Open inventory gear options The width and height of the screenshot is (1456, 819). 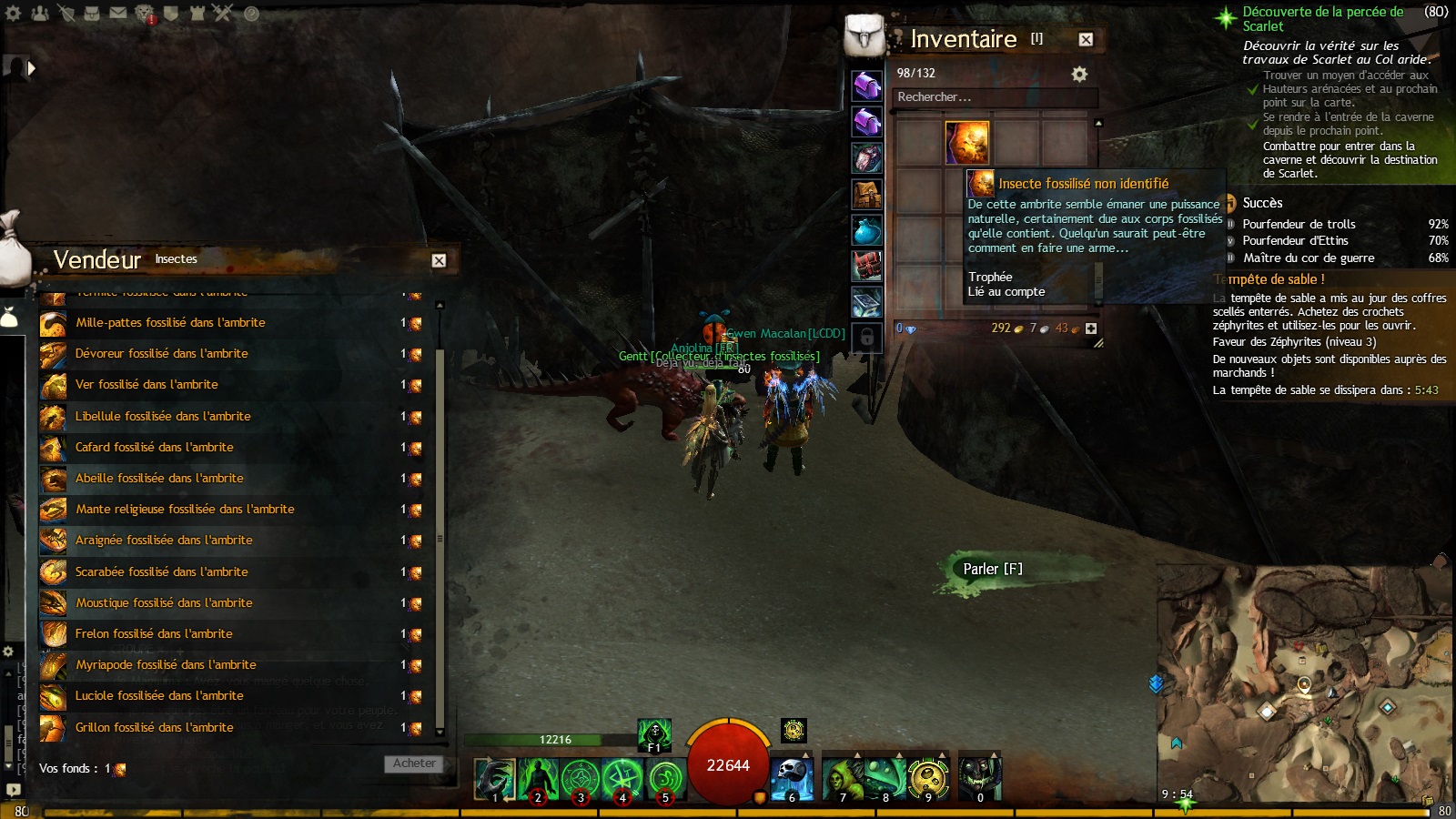[1079, 74]
